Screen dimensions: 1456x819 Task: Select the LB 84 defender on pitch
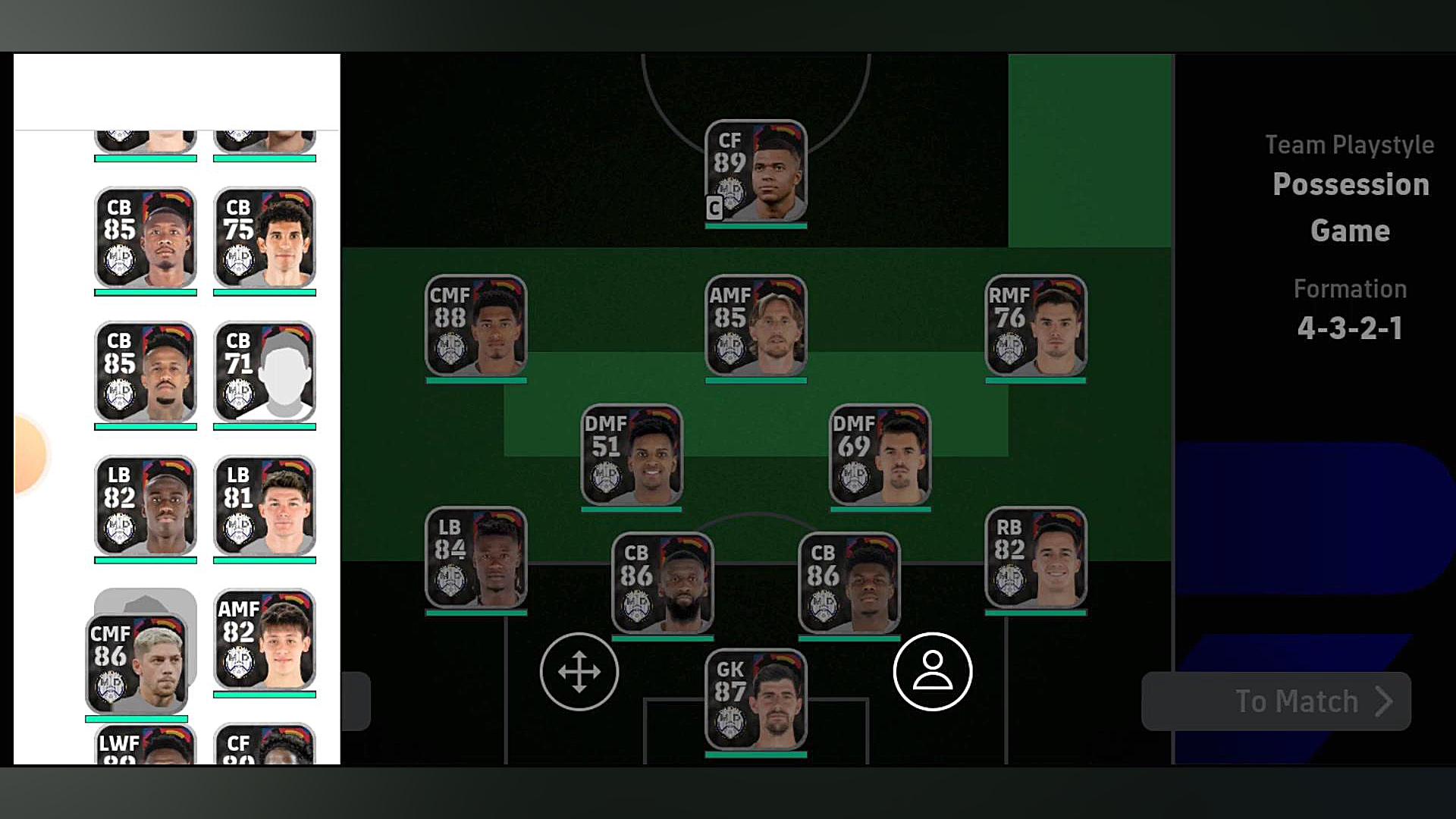click(475, 558)
